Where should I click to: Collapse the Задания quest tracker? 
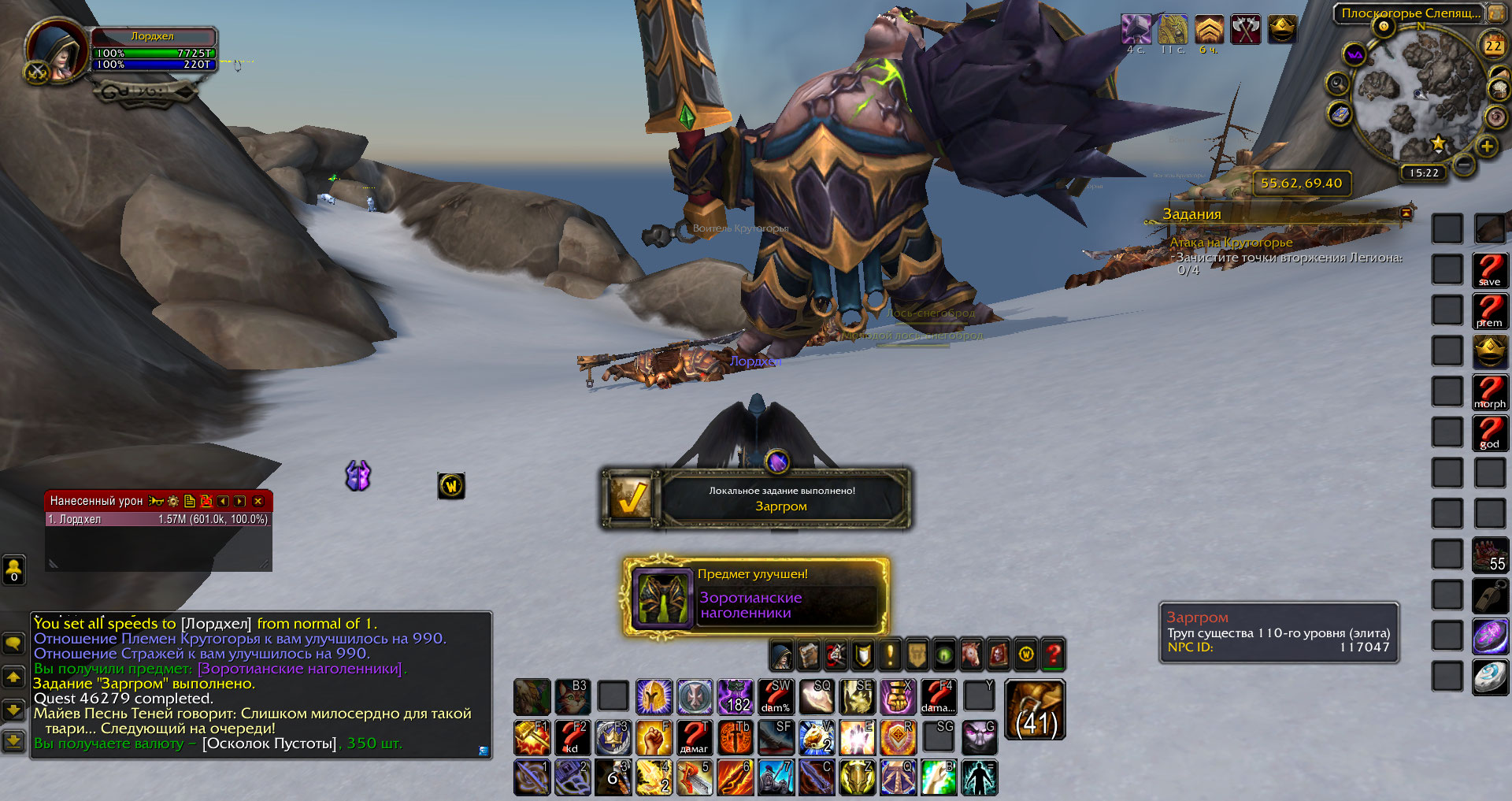(1406, 213)
